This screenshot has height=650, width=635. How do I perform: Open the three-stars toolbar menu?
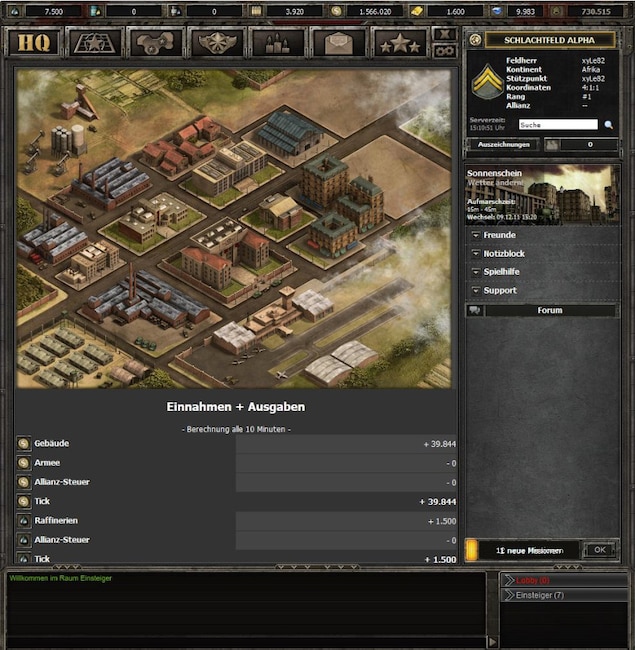[x=400, y=43]
